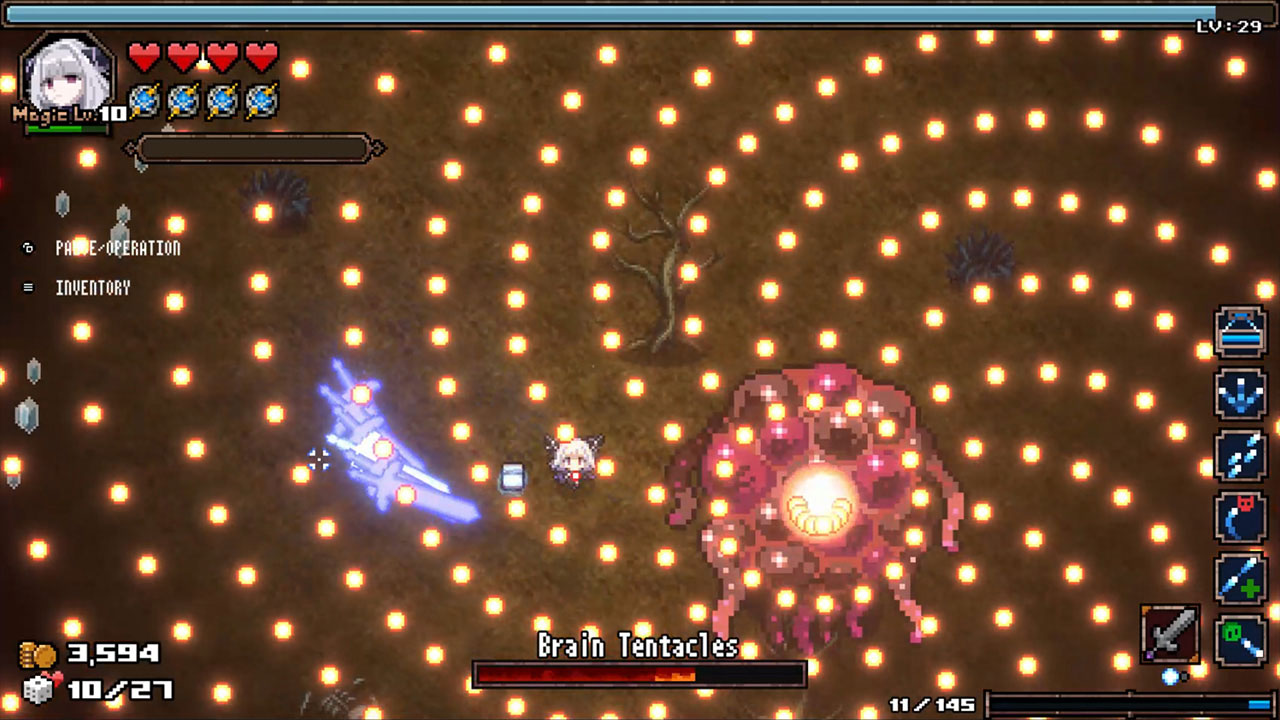
Task: Select the first lightning charge icon
Action: coord(144,99)
